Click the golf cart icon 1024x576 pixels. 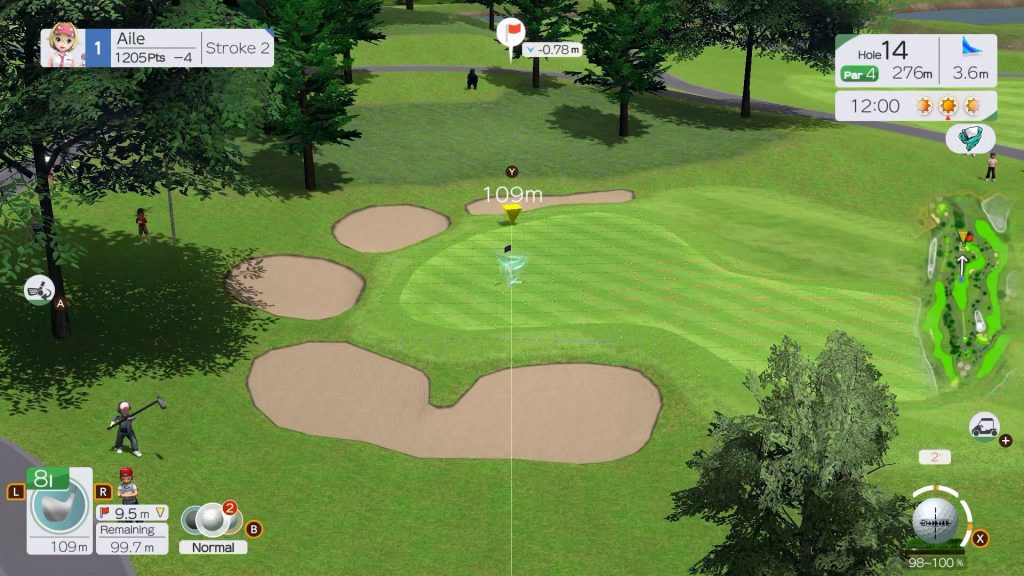pyautogui.click(x=984, y=426)
